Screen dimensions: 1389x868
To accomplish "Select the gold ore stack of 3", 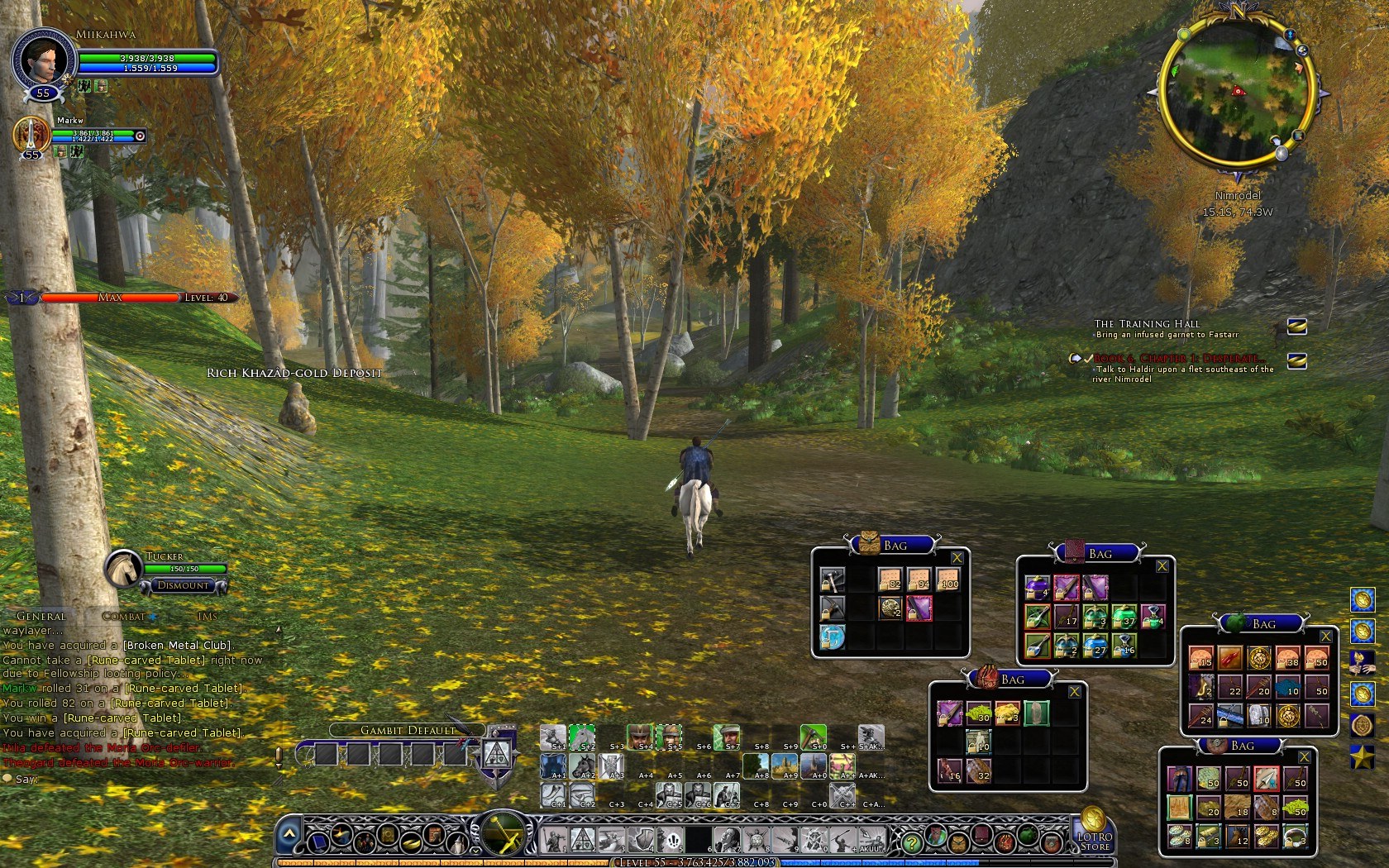I will click(1007, 713).
